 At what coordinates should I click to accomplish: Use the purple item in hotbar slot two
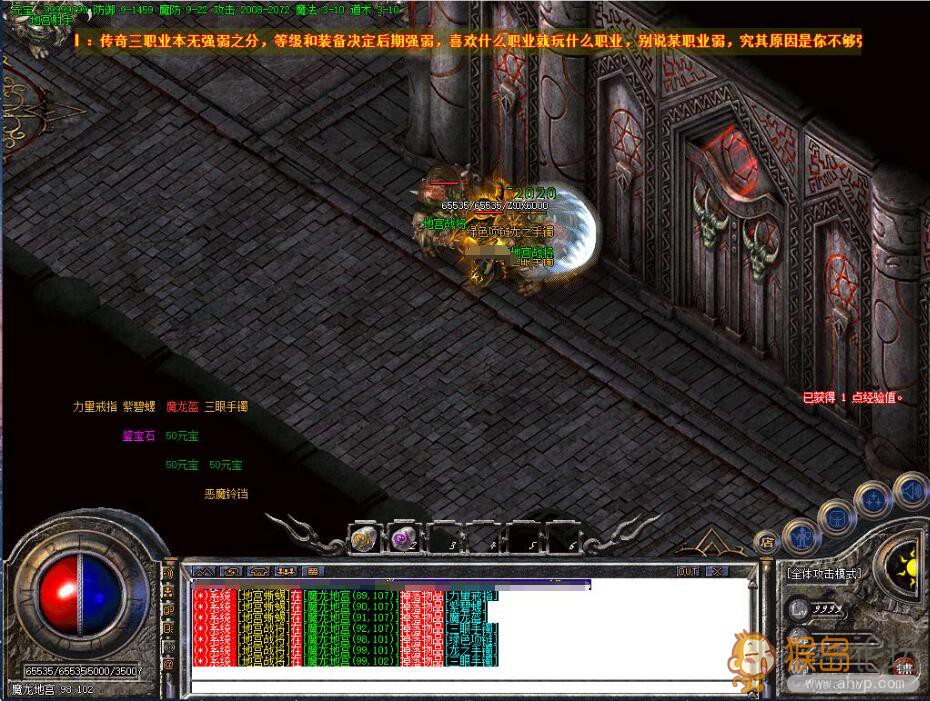point(403,539)
